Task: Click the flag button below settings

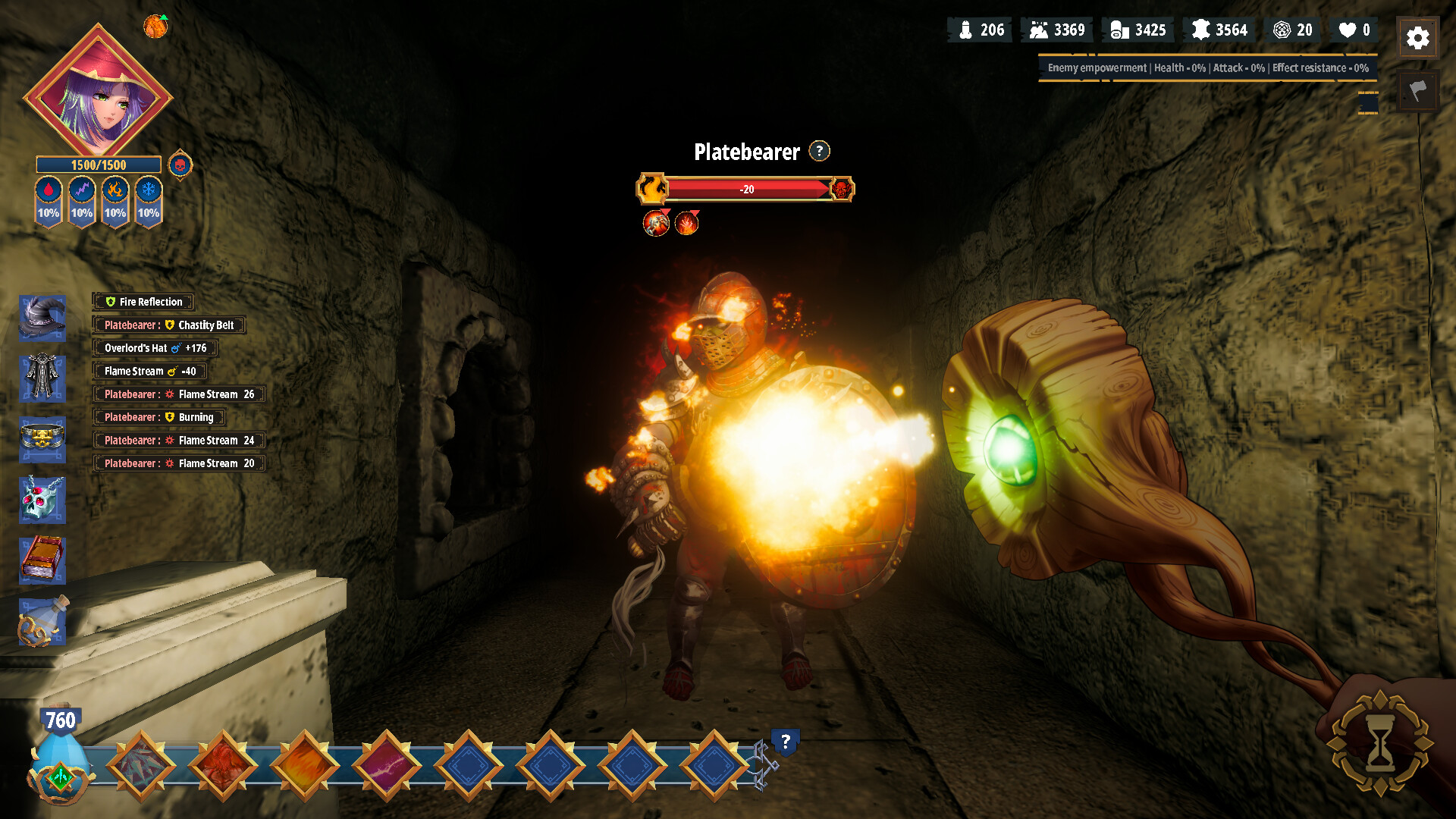Action: click(1417, 92)
